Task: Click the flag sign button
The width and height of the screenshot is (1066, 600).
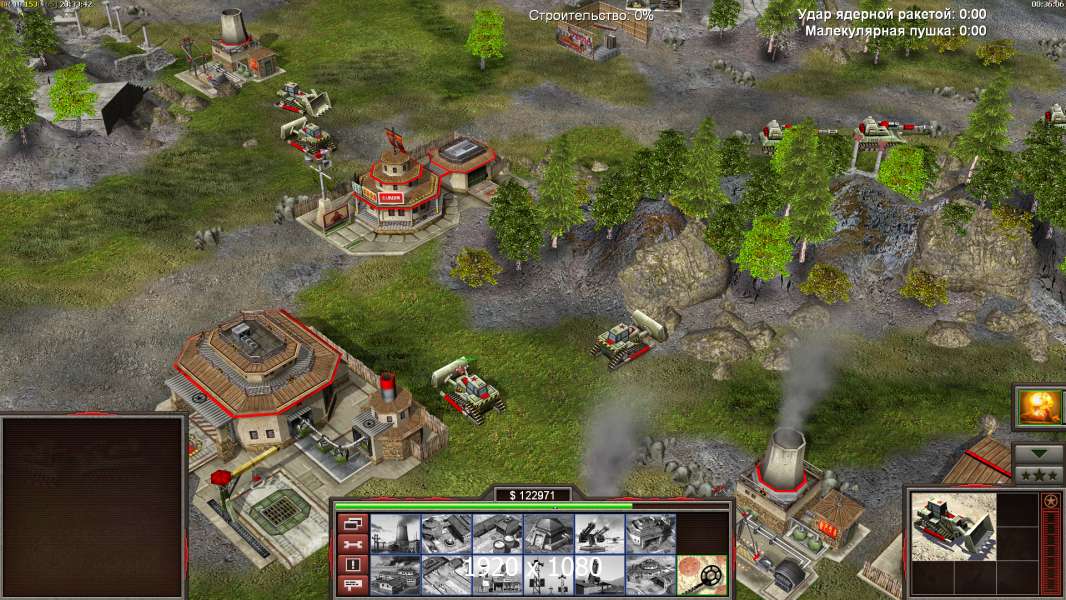Action: coord(351,585)
